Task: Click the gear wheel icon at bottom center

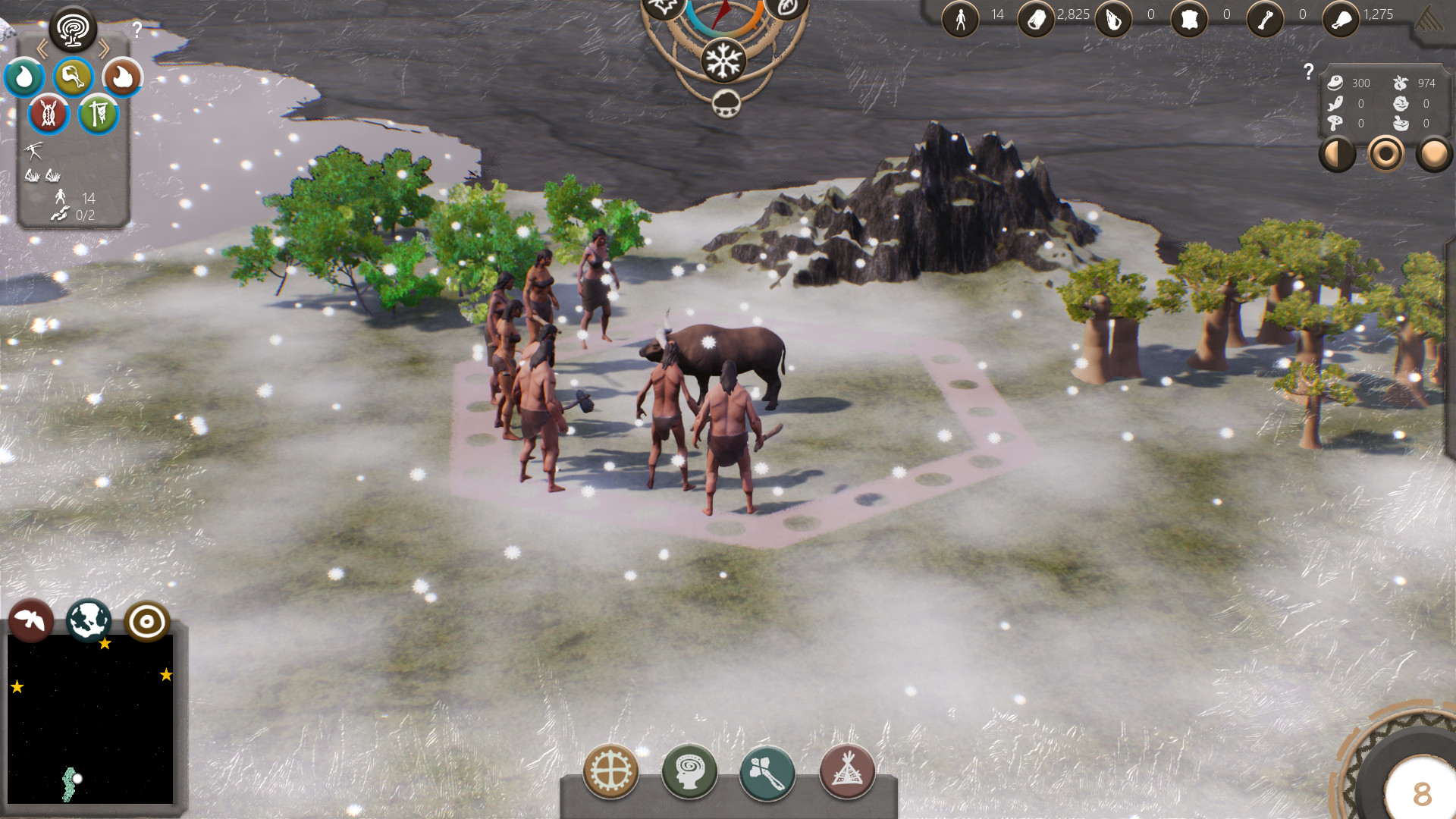Action: (610, 771)
